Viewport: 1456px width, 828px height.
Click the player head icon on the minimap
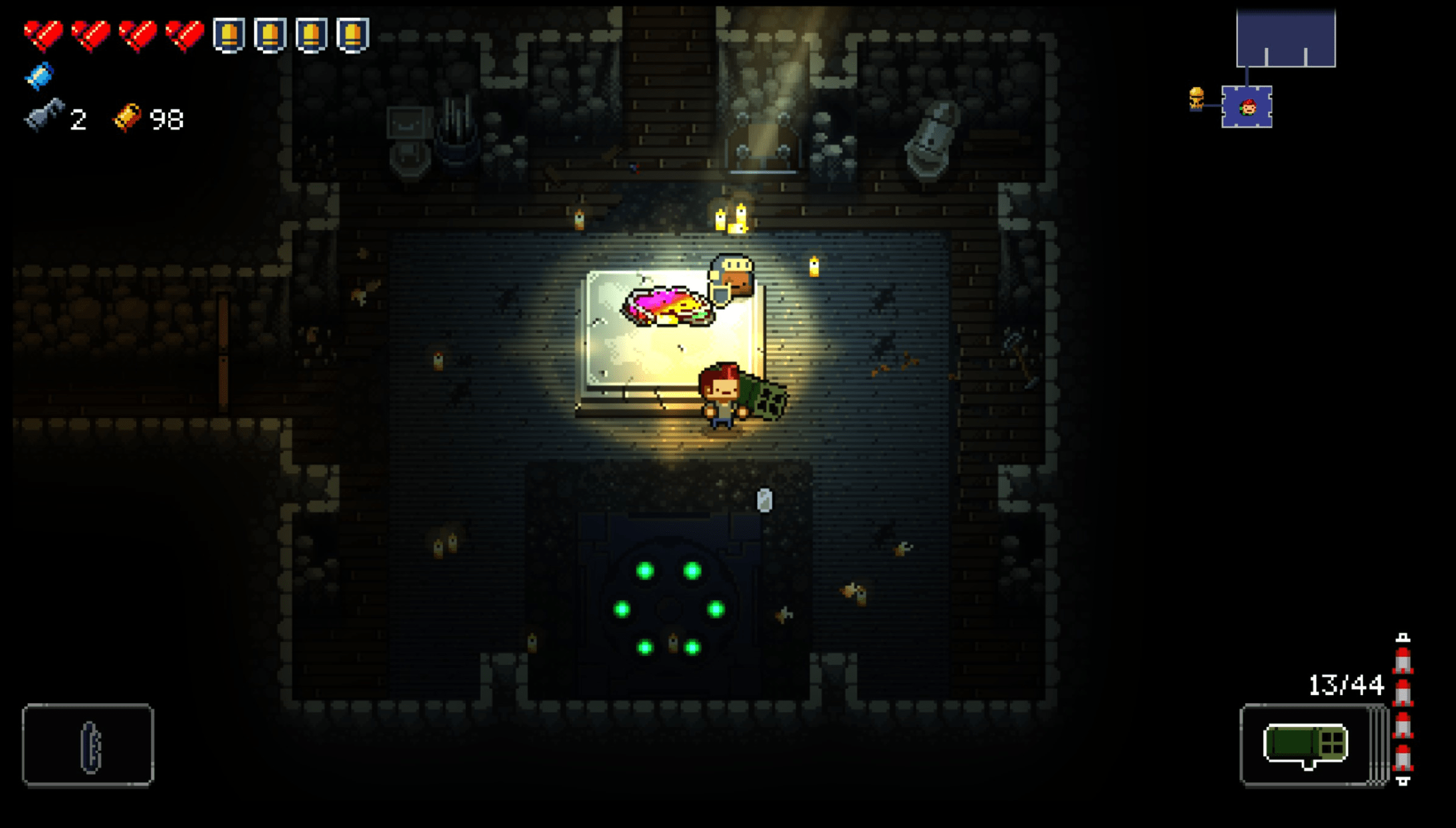pyautogui.click(x=1247, y=106)
